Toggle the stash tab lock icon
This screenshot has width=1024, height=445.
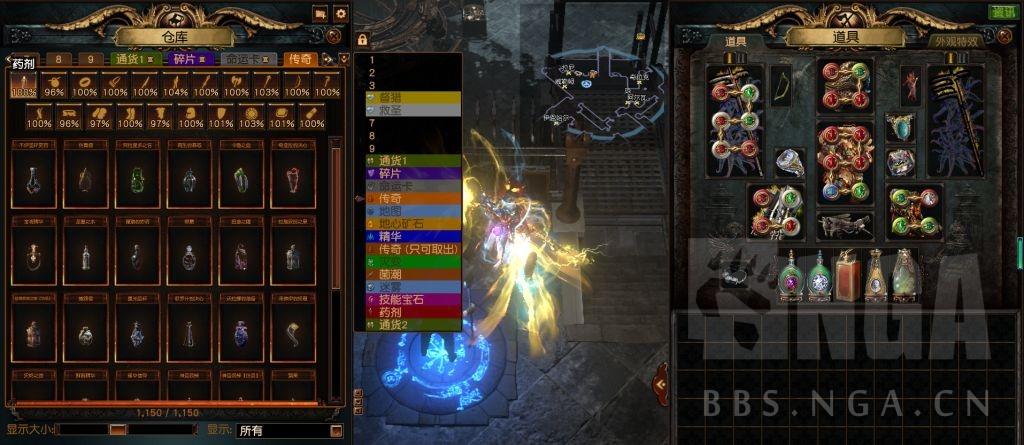[x=362, y=39]
